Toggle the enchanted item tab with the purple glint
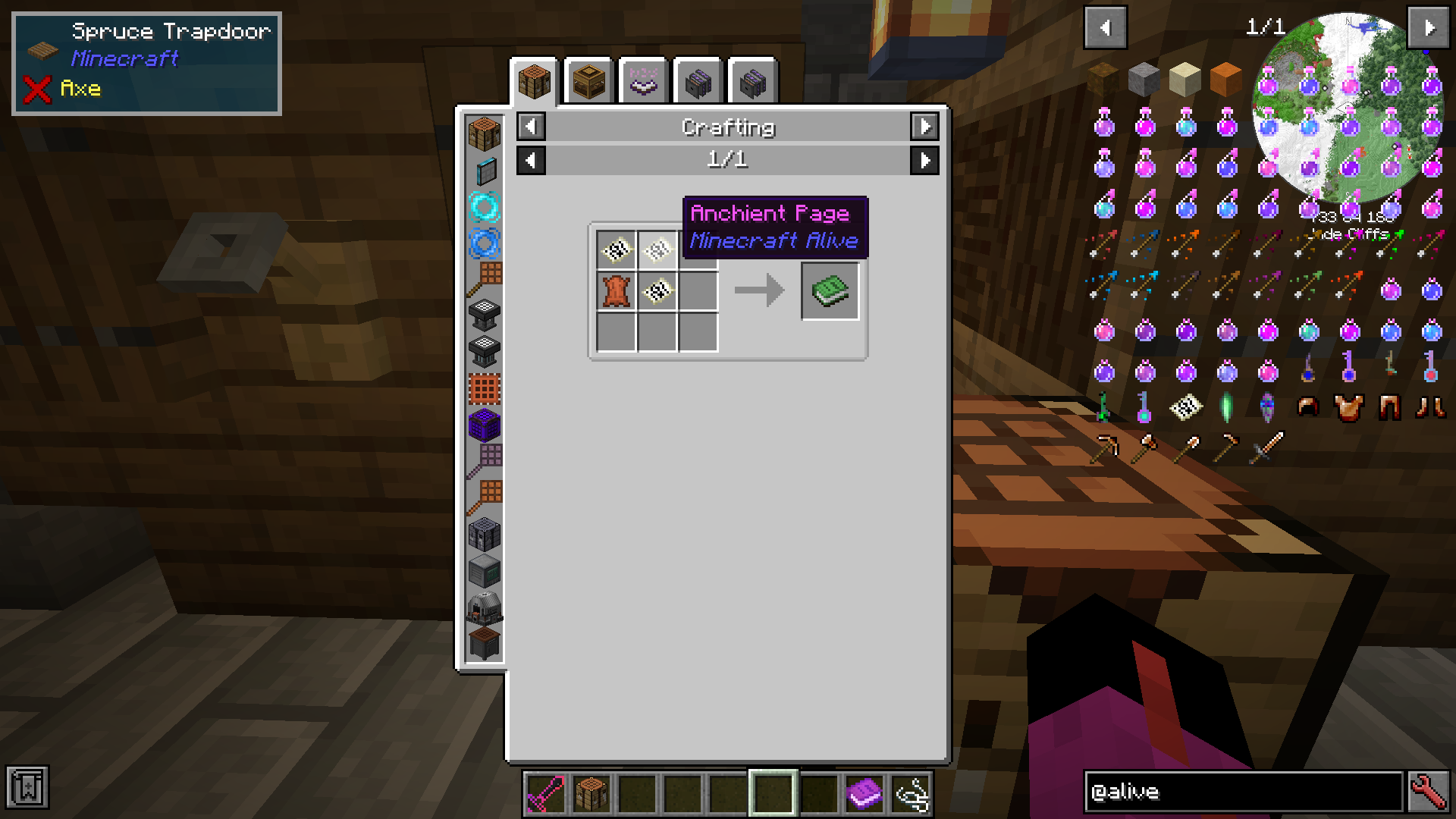 643,81
